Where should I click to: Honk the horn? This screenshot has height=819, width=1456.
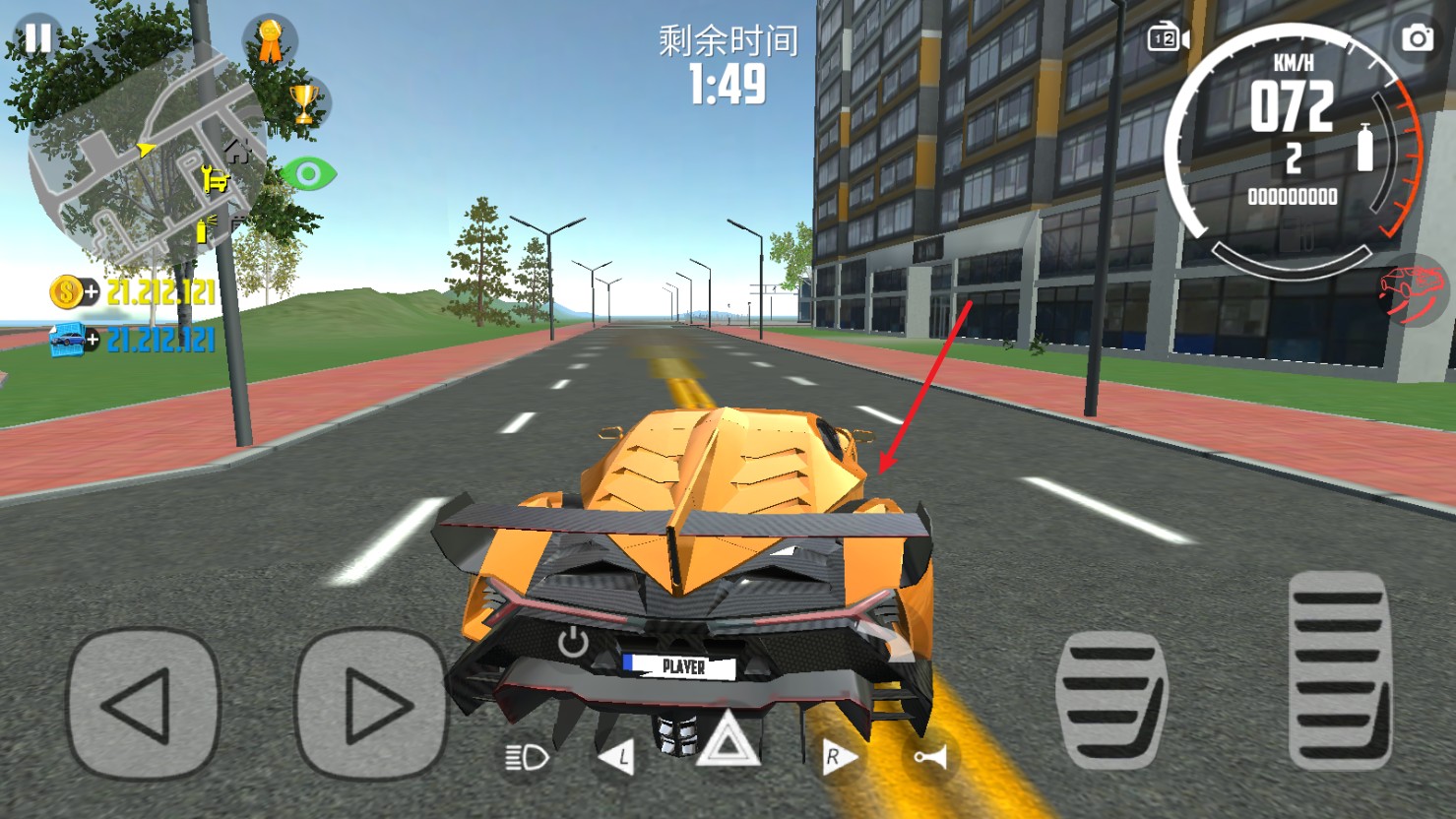coord(929,756)
